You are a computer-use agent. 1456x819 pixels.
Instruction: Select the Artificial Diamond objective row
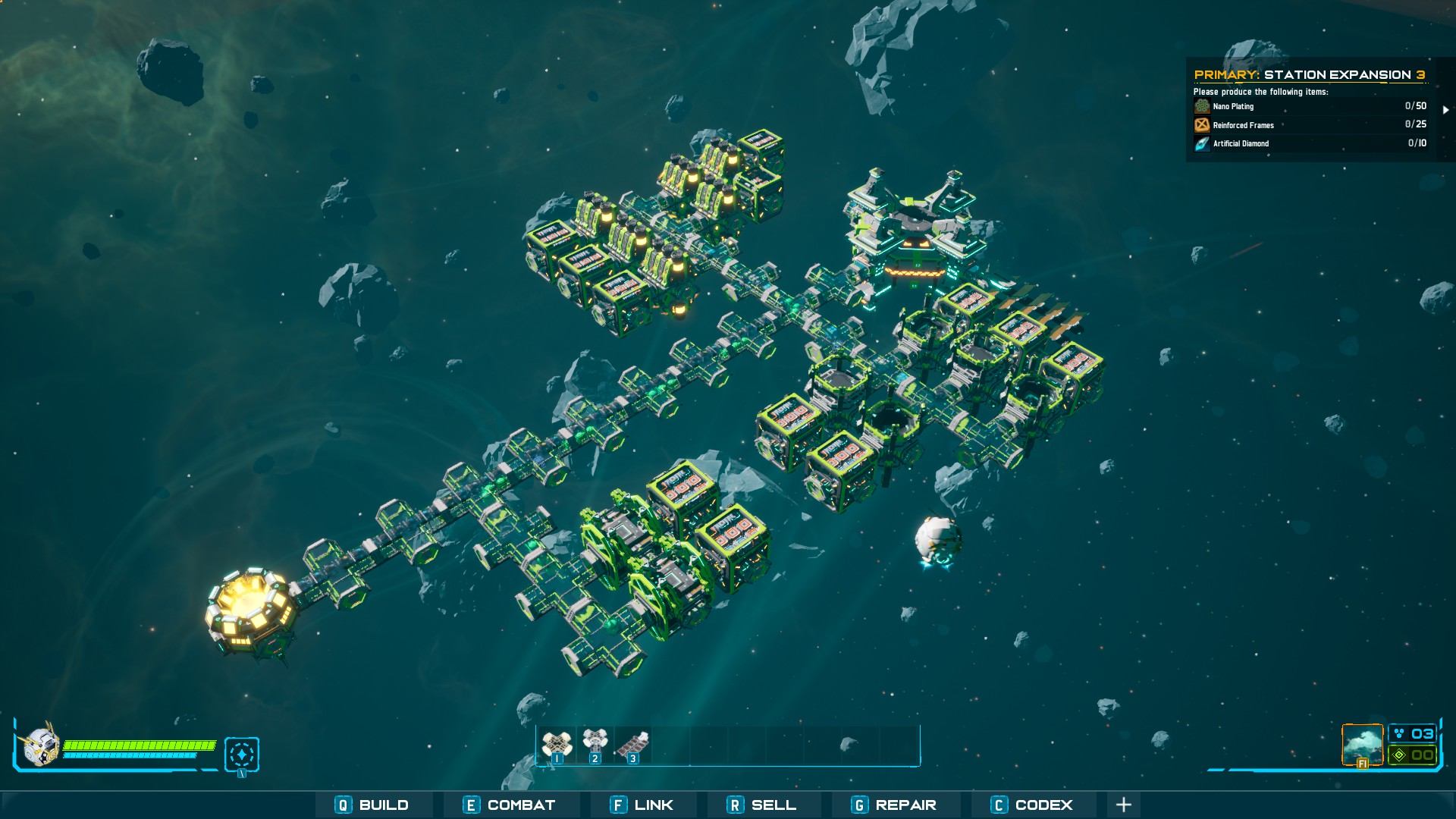1310,143
